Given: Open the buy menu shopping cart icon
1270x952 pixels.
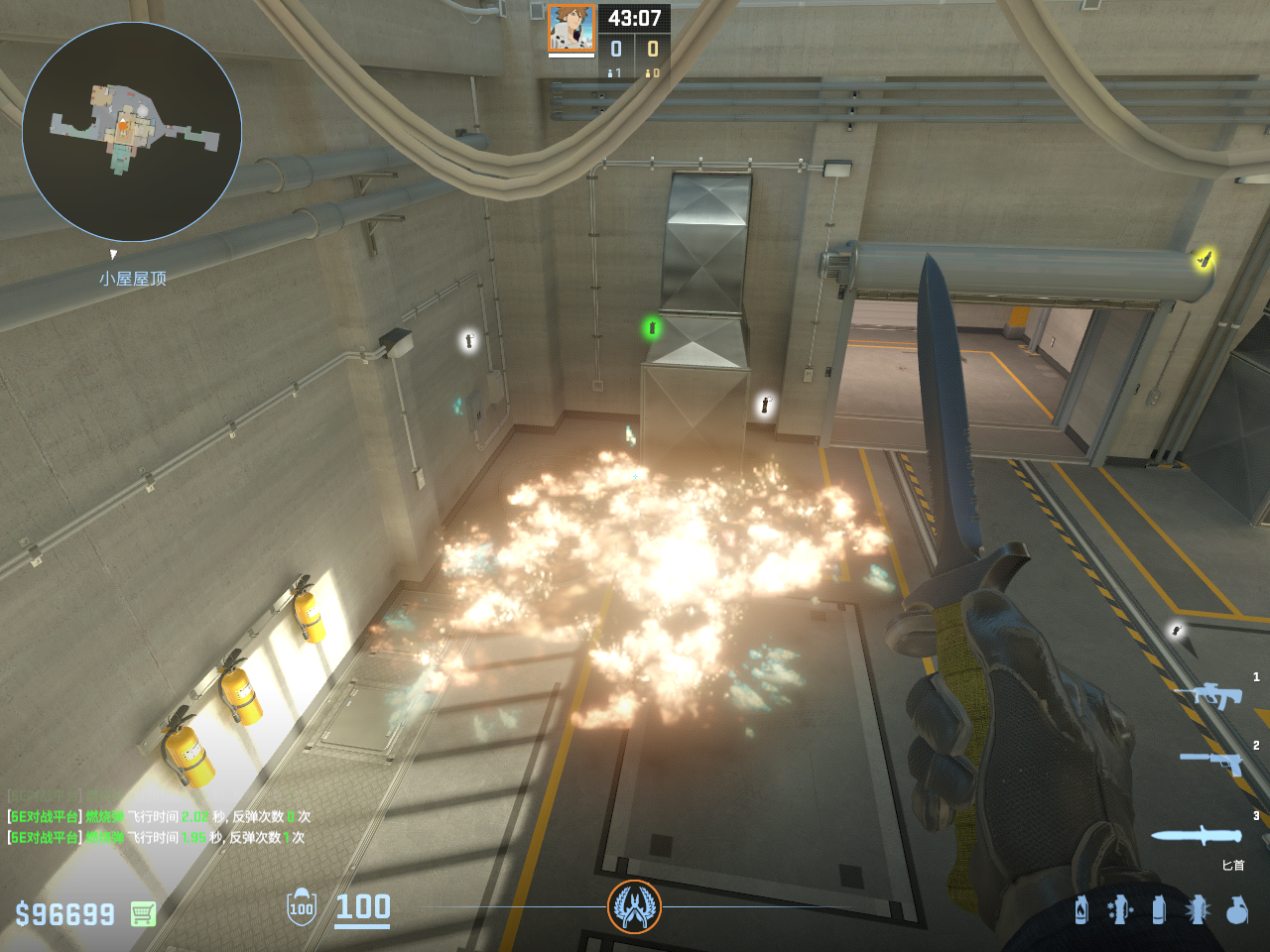Looking at the screenshot, I should [143, 913].
